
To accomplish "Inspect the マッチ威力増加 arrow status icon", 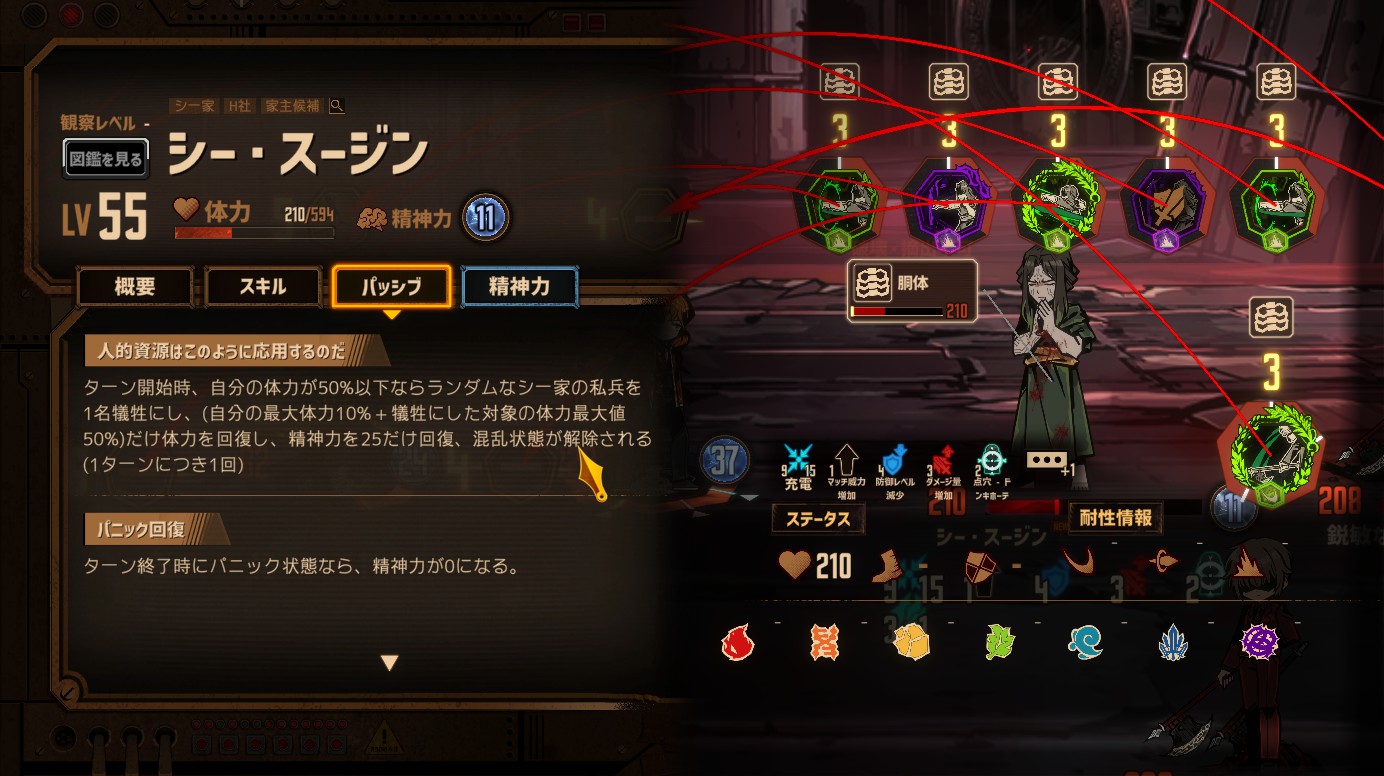I will (848, 460).
